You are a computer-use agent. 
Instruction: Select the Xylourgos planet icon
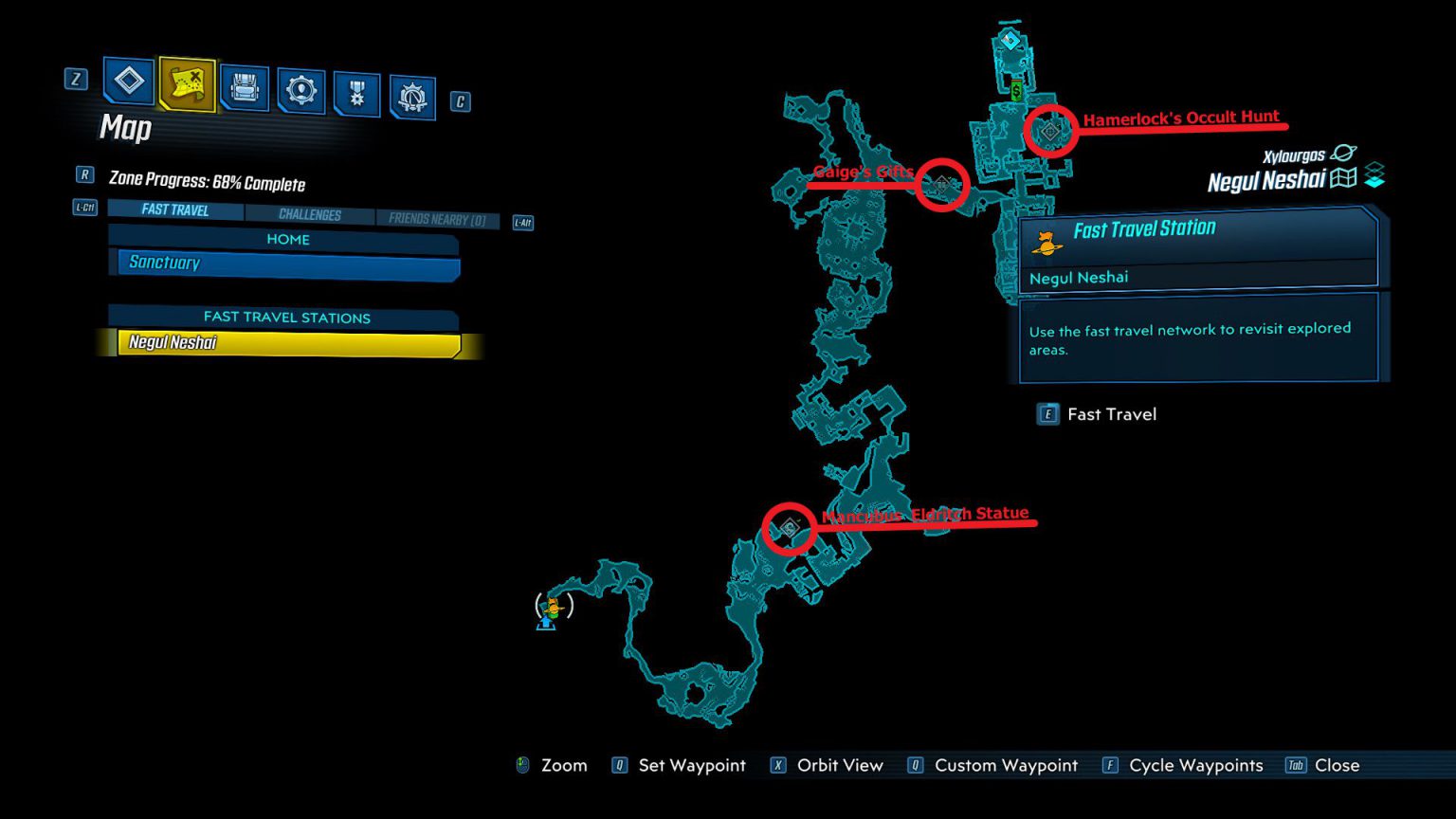[1343, 154]
